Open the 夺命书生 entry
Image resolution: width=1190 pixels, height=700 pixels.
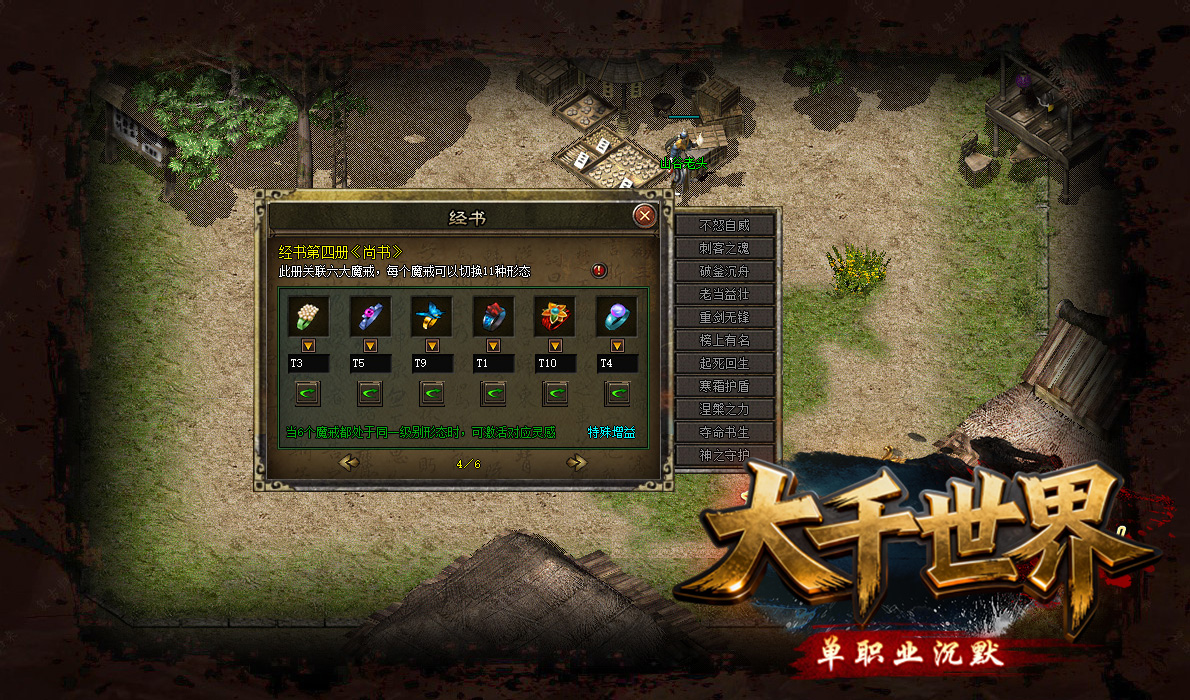click(724, 432)
